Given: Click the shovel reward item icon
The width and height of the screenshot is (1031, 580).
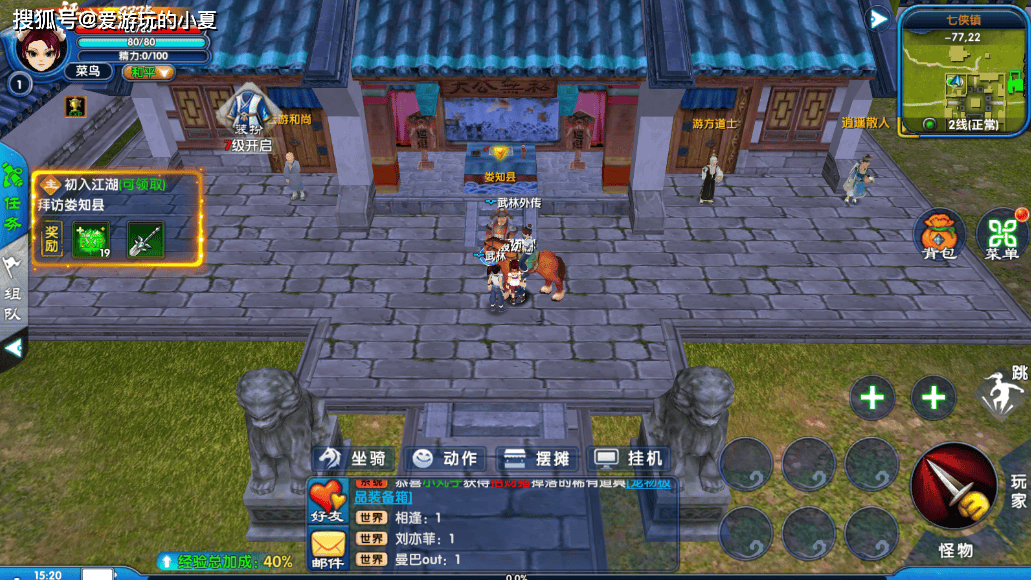Looking at the screenshot, I should coord(145,240).
